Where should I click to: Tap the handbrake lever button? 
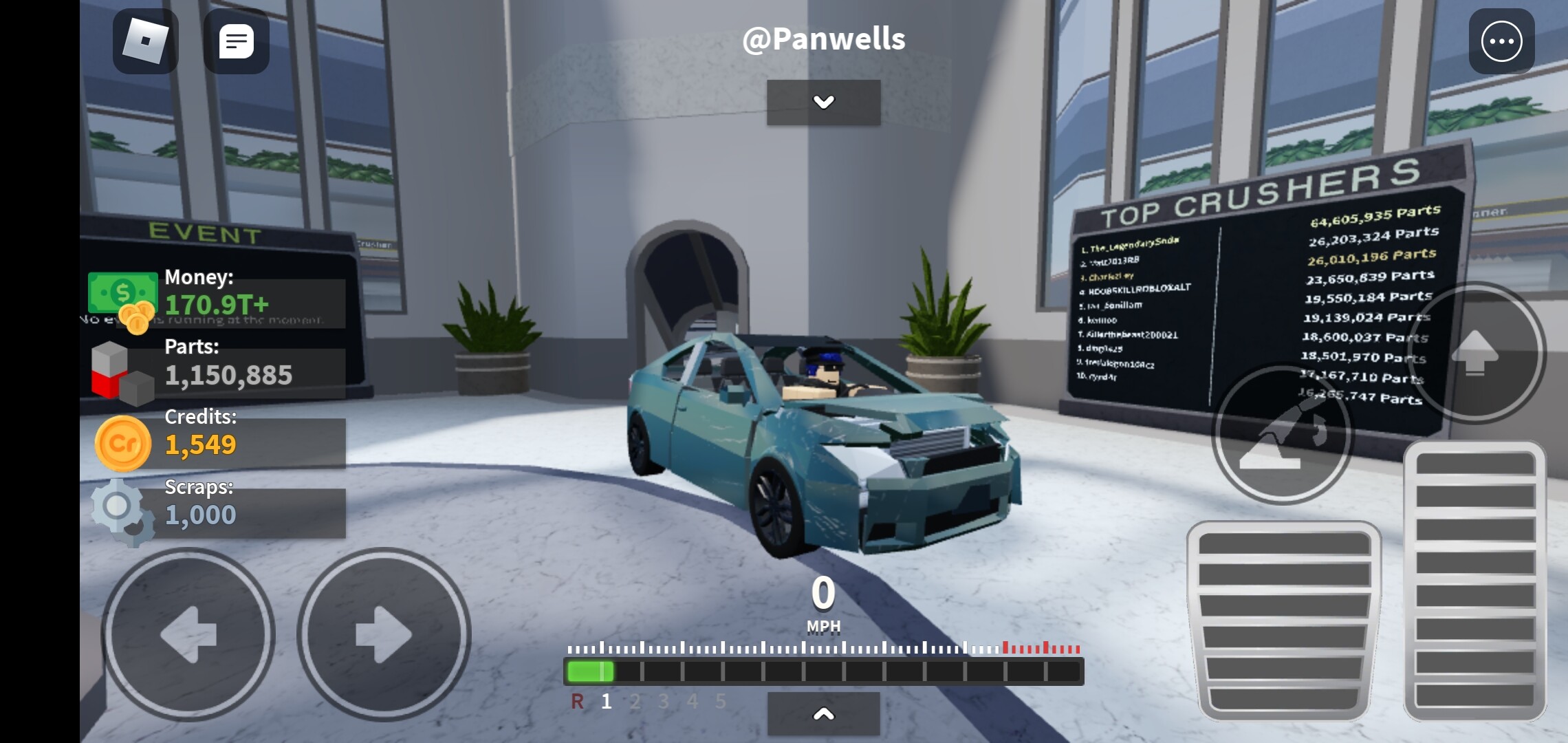click(1282, 435)
